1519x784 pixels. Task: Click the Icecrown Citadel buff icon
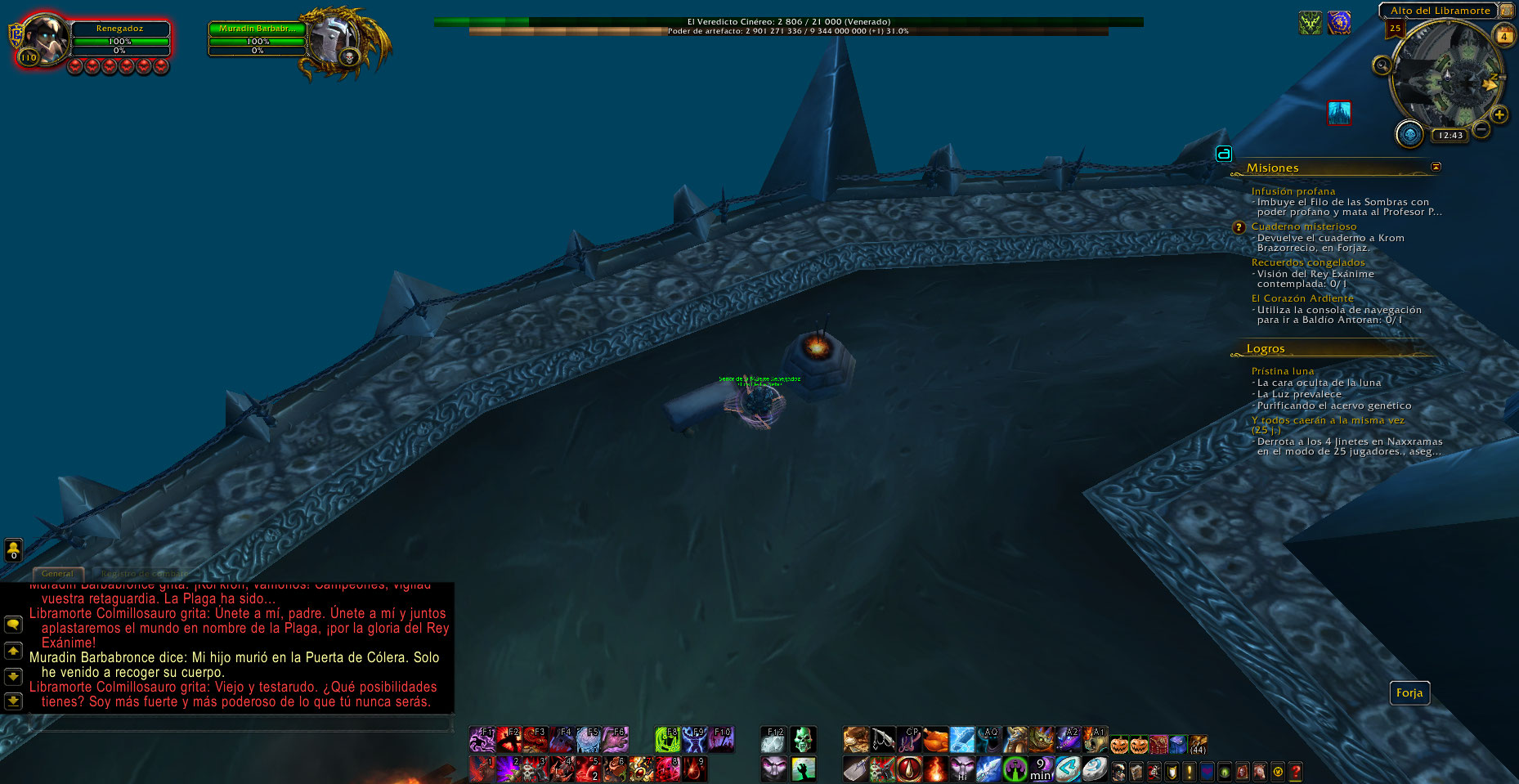tap(1338, 113)
